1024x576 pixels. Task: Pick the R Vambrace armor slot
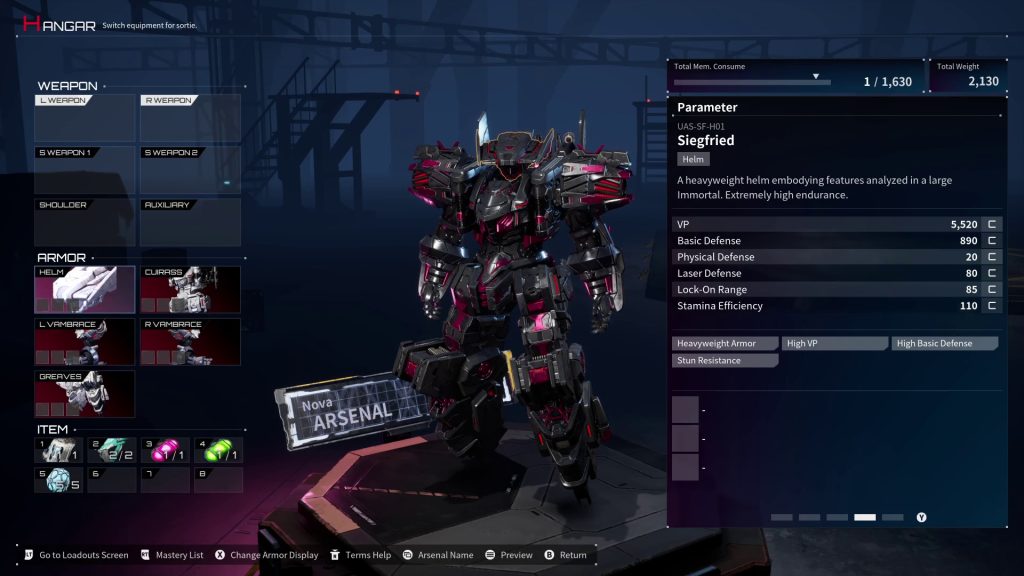pyautogui.click(x=190, y=342)
